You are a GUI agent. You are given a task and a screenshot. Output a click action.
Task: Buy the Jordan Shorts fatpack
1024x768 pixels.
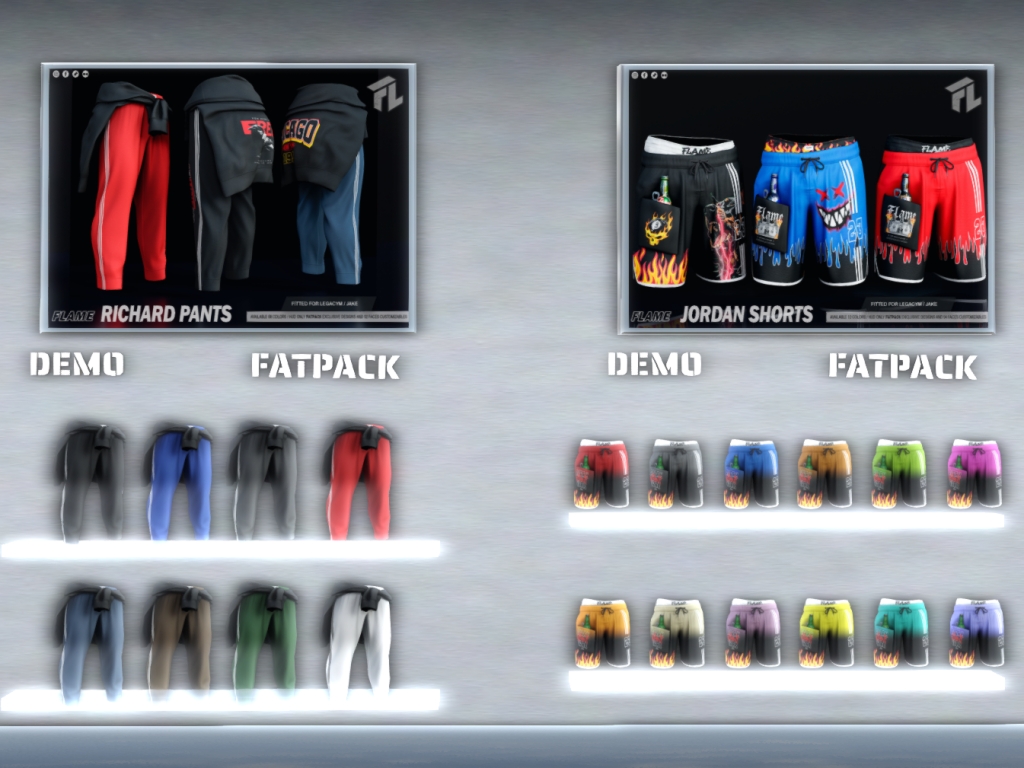(902, 366)
